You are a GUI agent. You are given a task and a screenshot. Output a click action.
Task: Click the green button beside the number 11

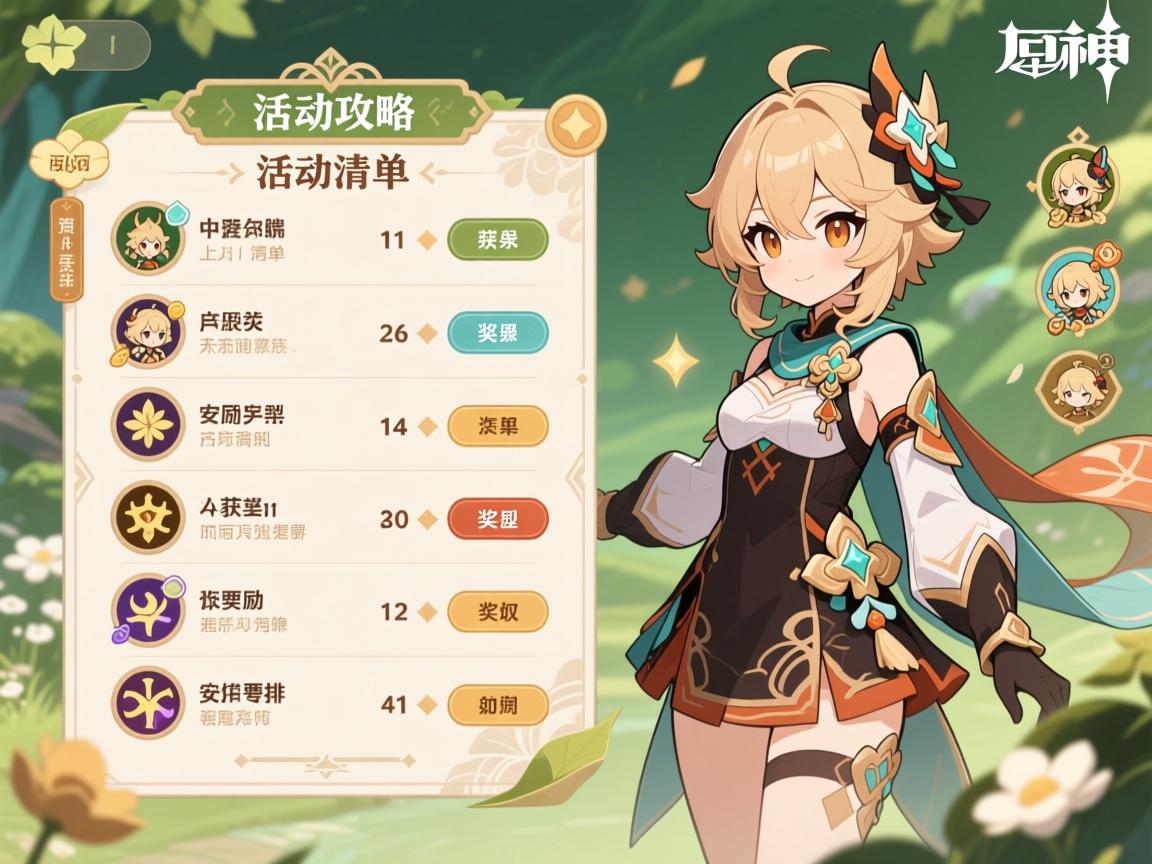click(497, 240)
